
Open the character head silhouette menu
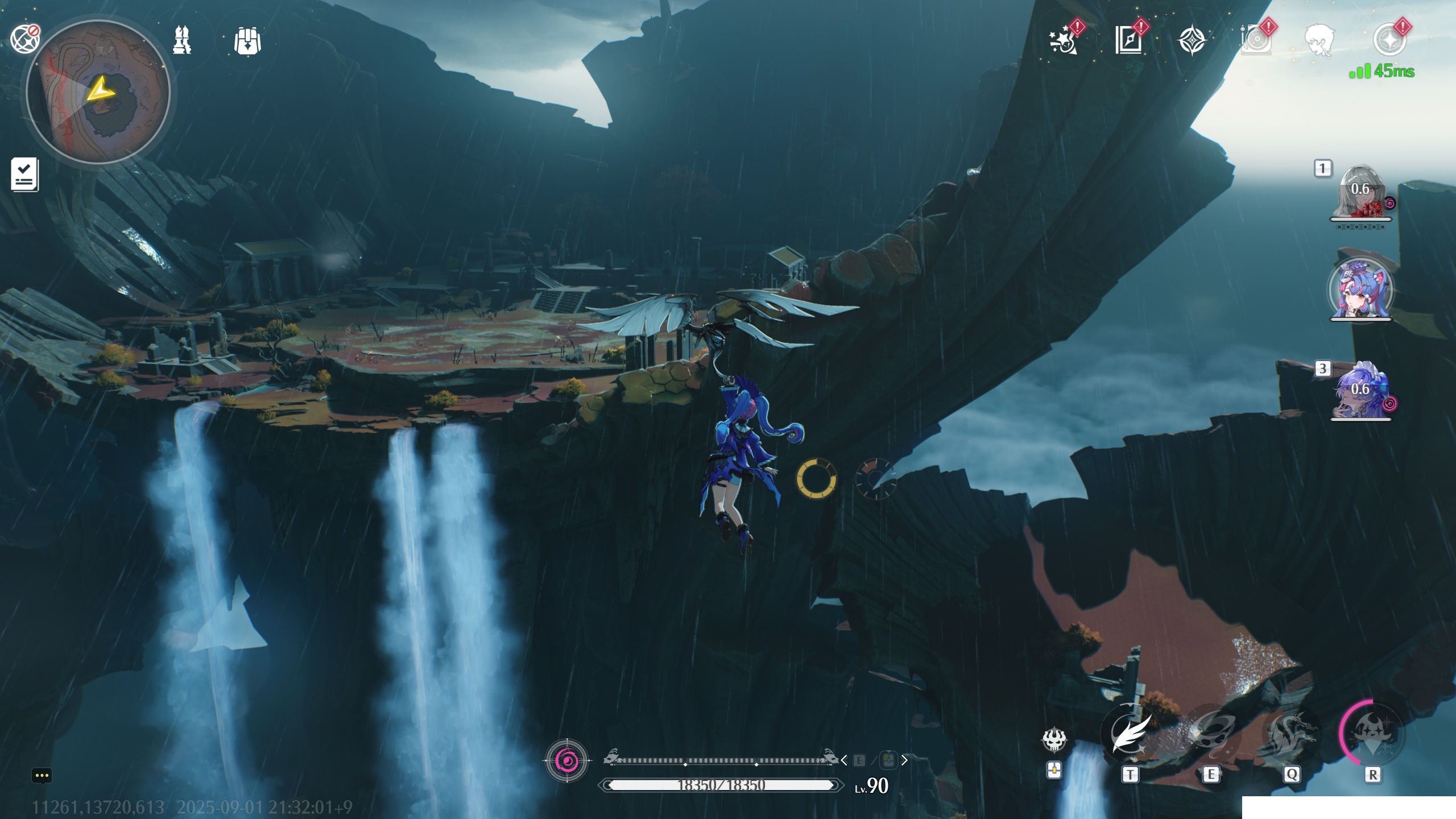[x=1319, y=40]
